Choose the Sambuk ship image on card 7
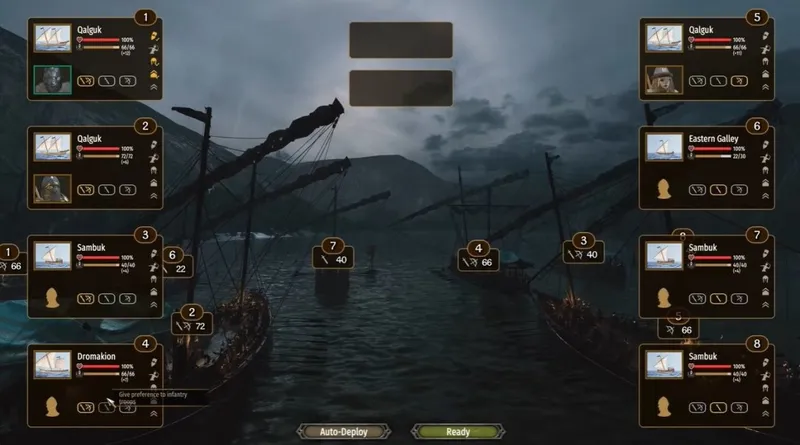Image resolution: width=800 pixels, height=445 pixels. [663, 256]
